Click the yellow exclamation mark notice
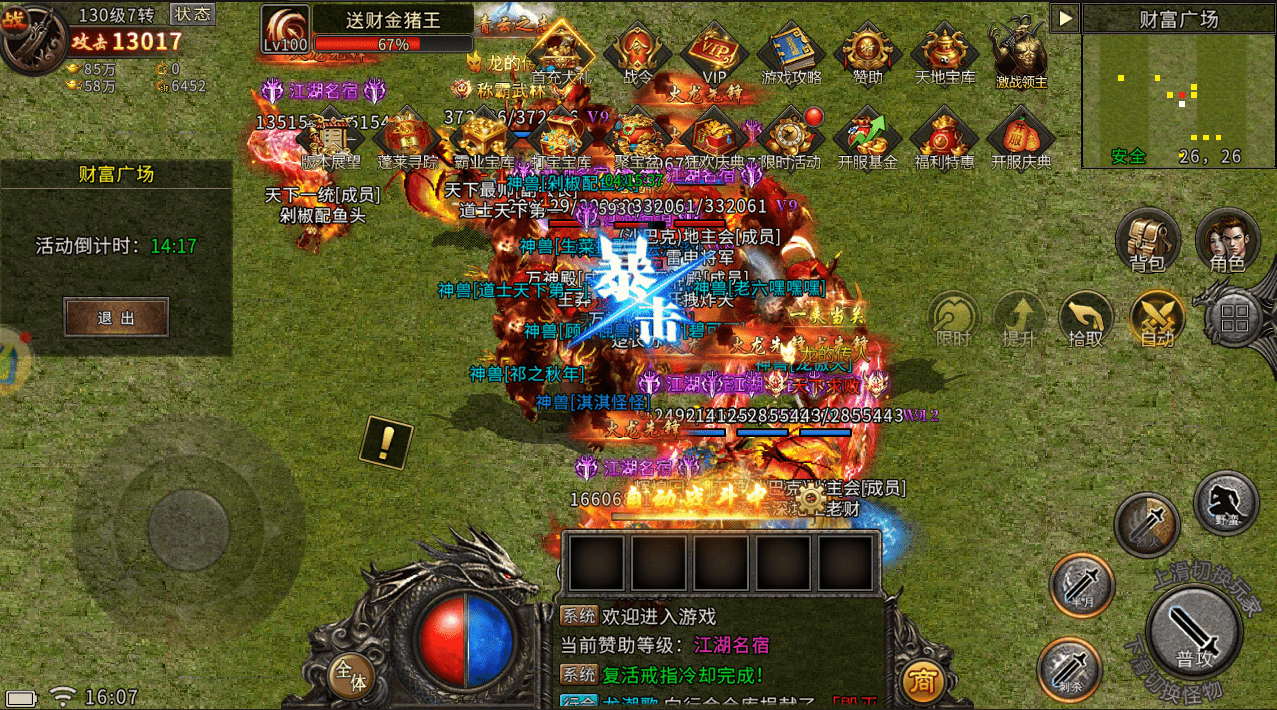Image resolution: width=1277 pixels, height=710 pixels. tap(386, 441)
